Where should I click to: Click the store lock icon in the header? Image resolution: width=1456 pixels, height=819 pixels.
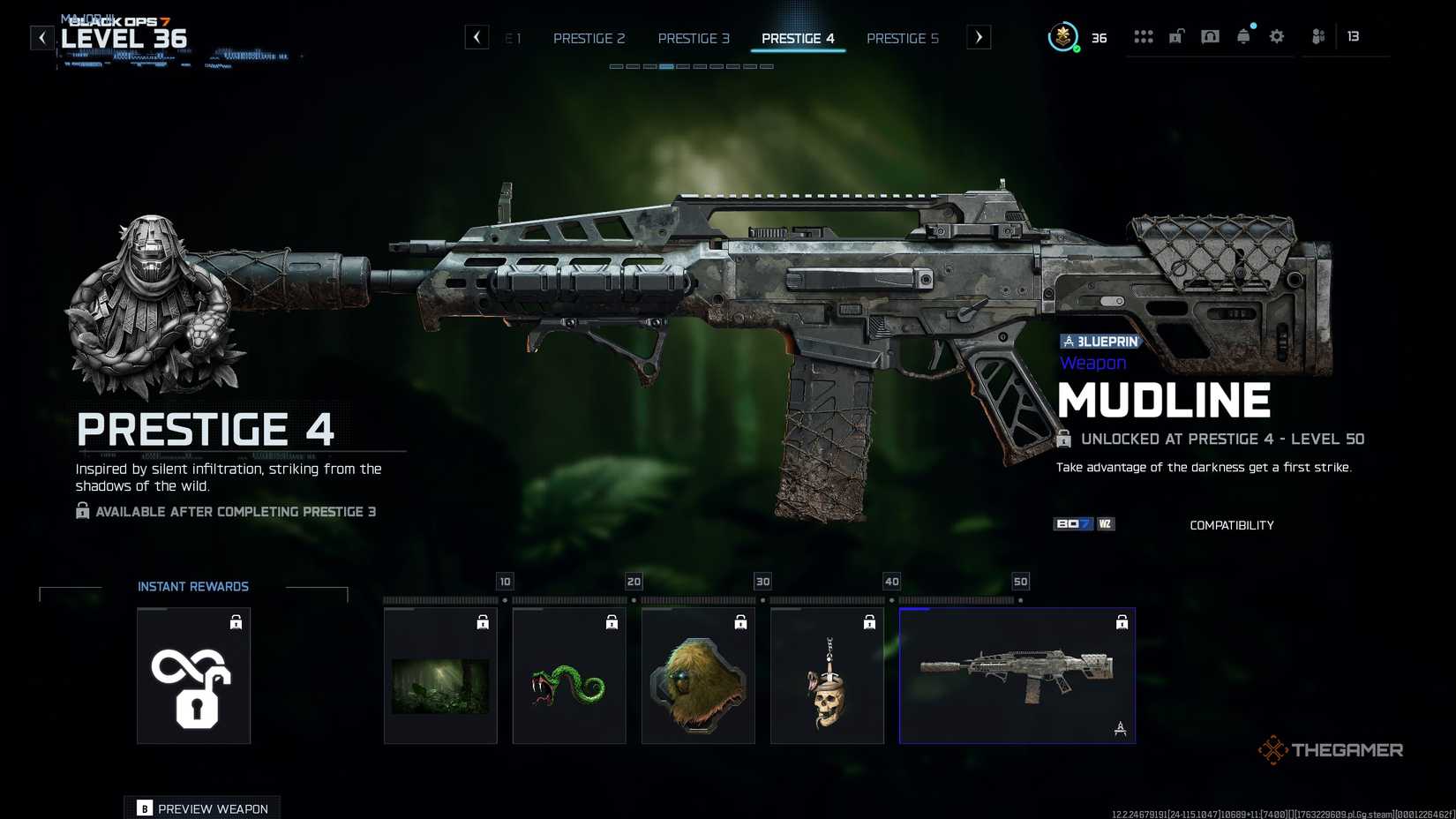click(1175, 36)
